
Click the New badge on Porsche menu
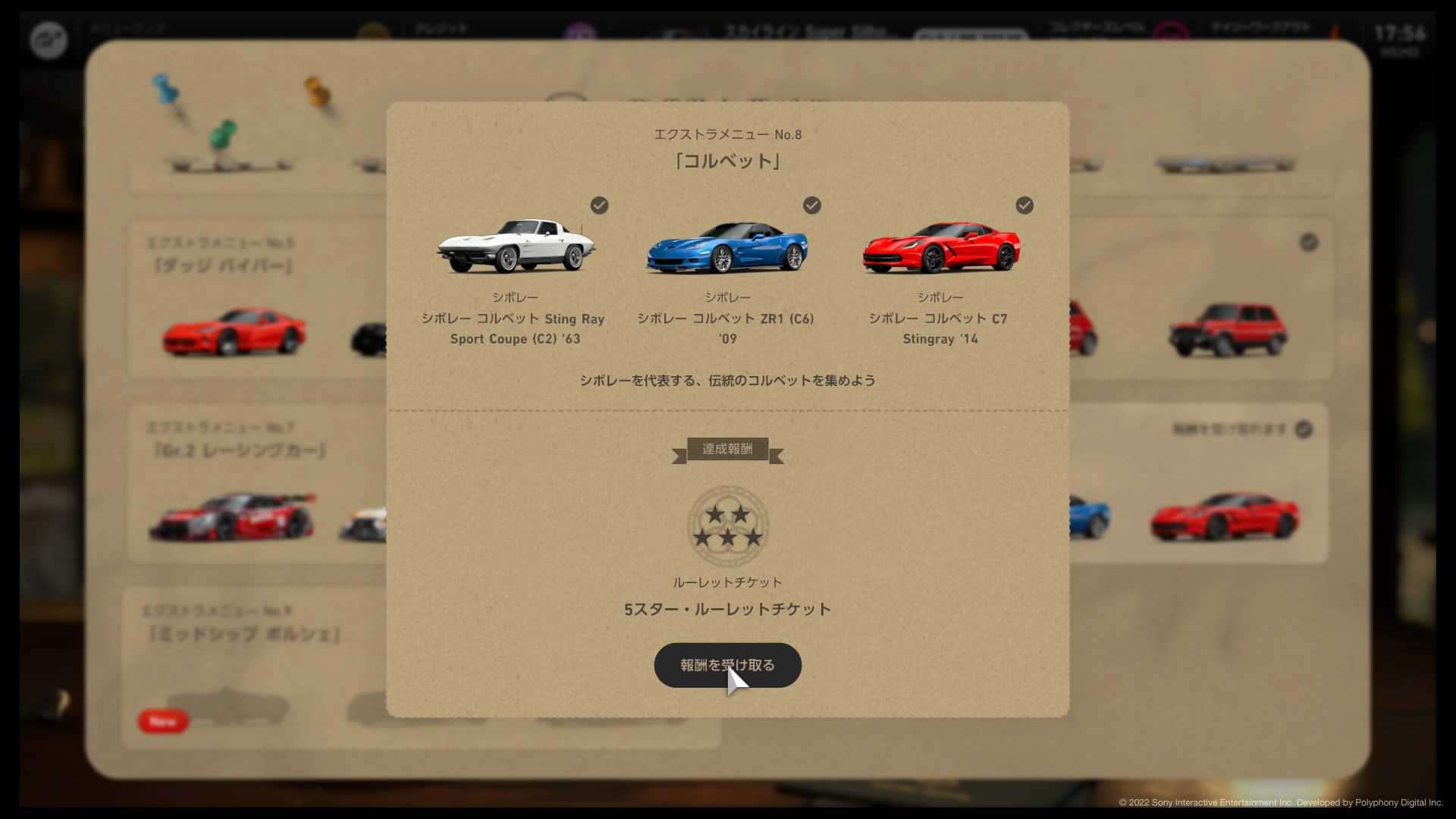pyautogui.click(x=162, y=722)
